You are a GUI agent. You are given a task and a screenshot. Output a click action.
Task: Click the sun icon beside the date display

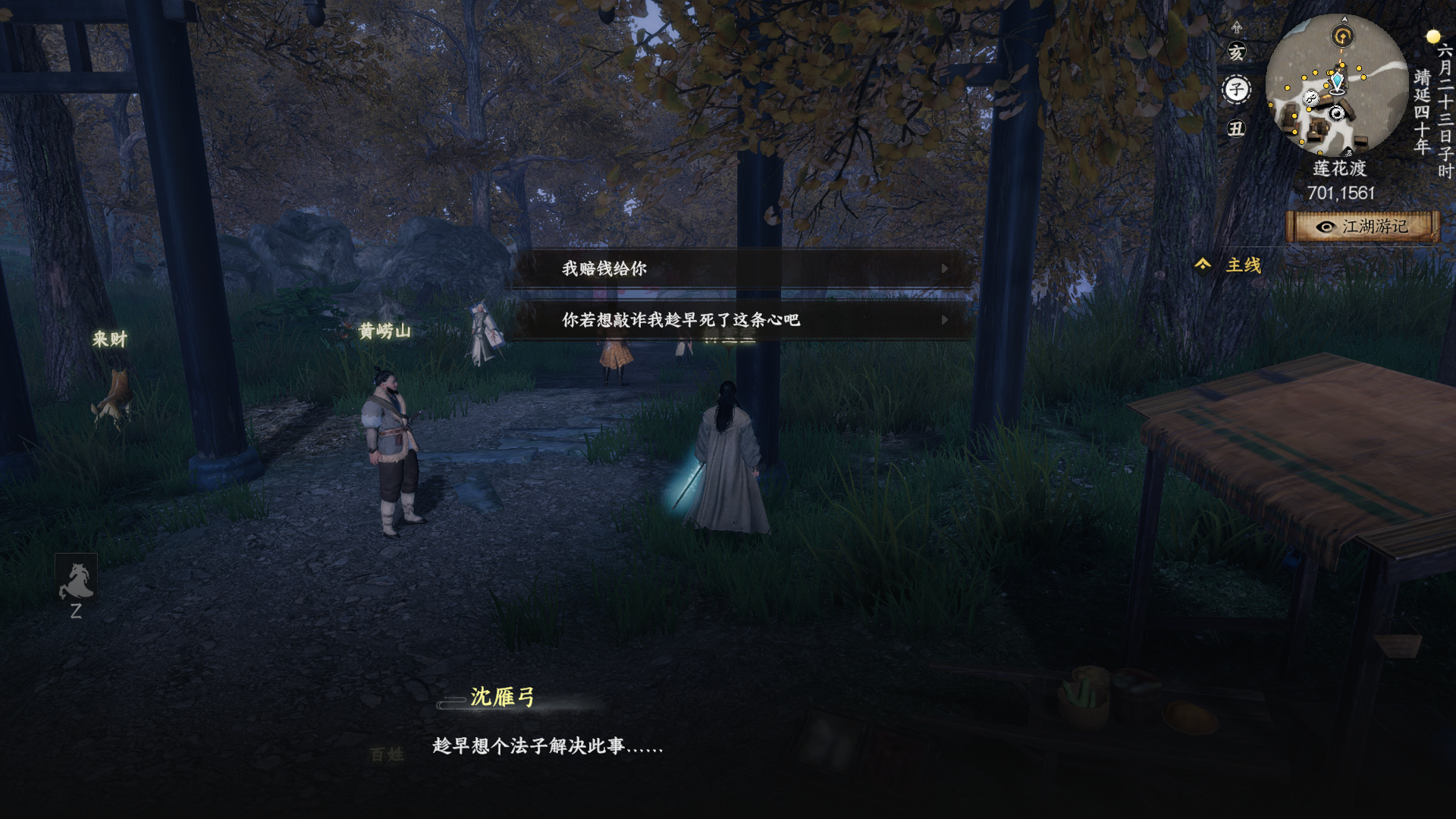(1432, 36)
